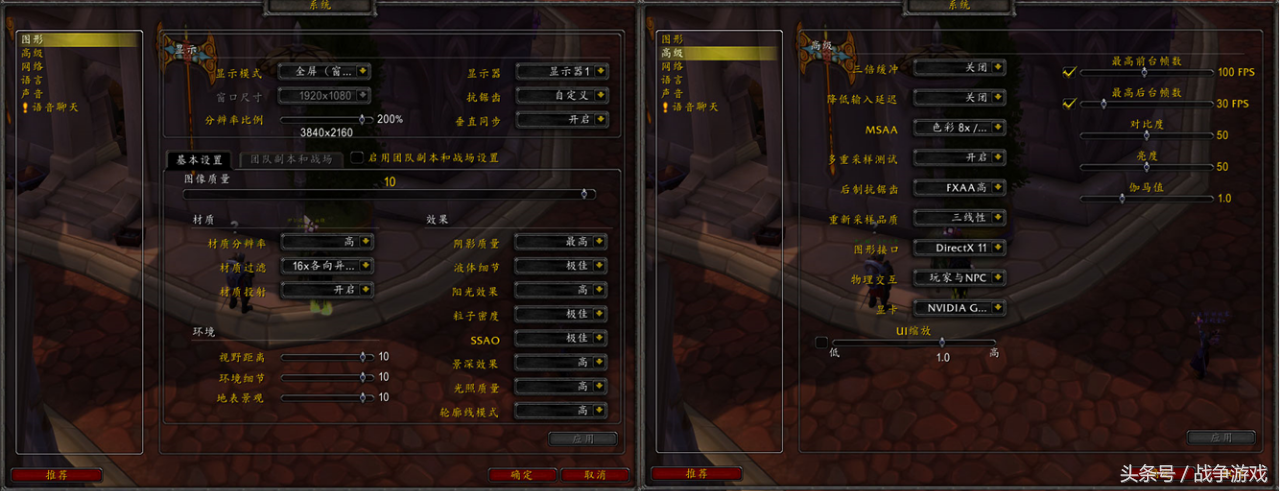Toggle the 最高后台帧数 checkbox

point(1069,103)
